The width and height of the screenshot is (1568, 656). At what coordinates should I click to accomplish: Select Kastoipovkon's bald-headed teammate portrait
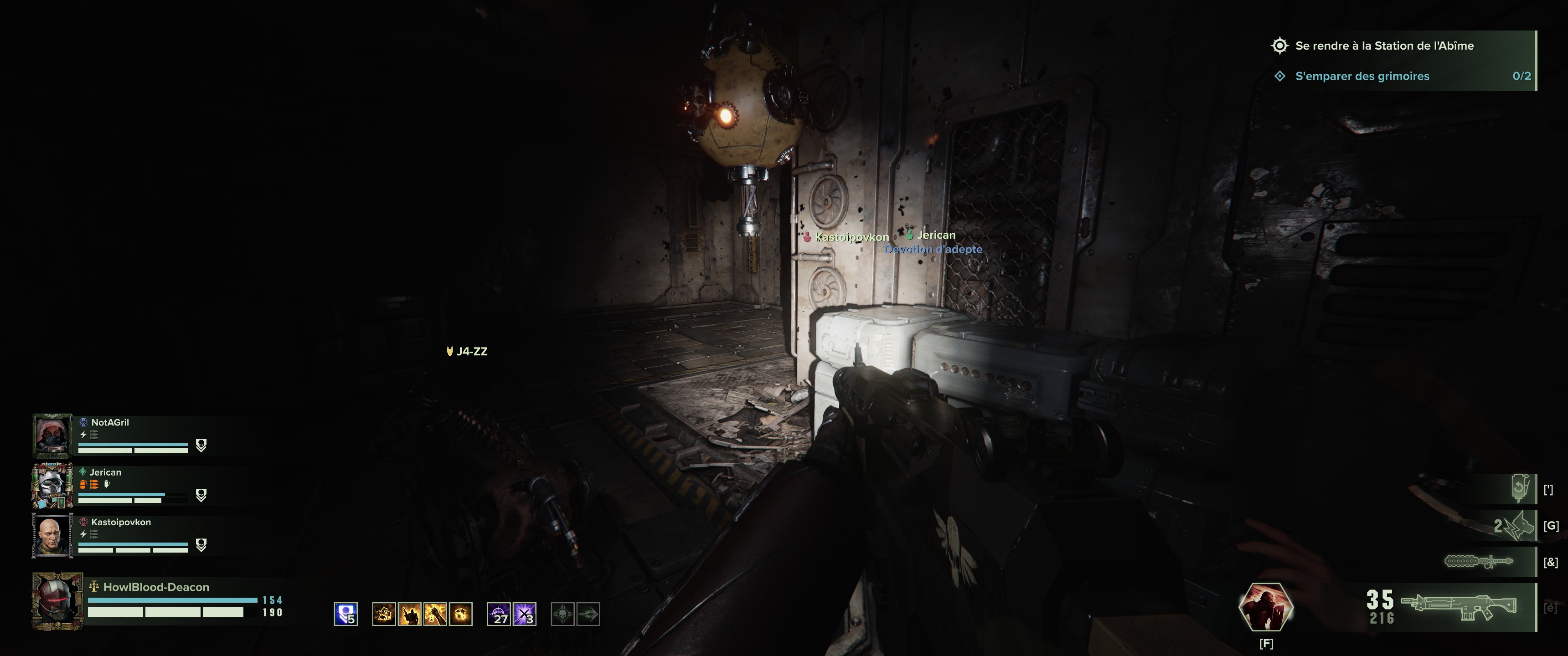(x=52, y=536)
